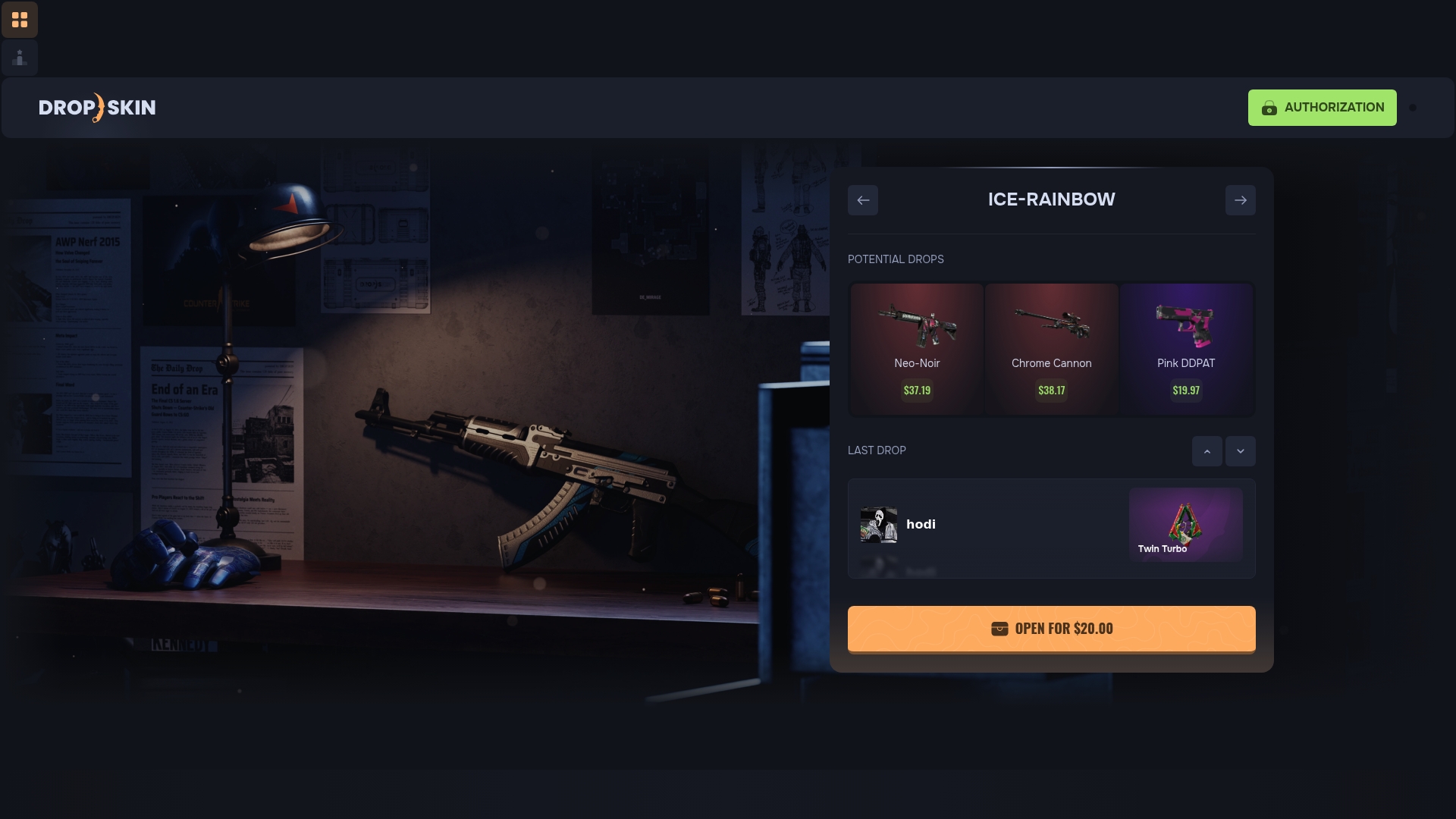Select the Chrome Cannon potential drop card
Viewport: 1456px width, 819px height.
pyautogui.click(x=1052, y=349)
